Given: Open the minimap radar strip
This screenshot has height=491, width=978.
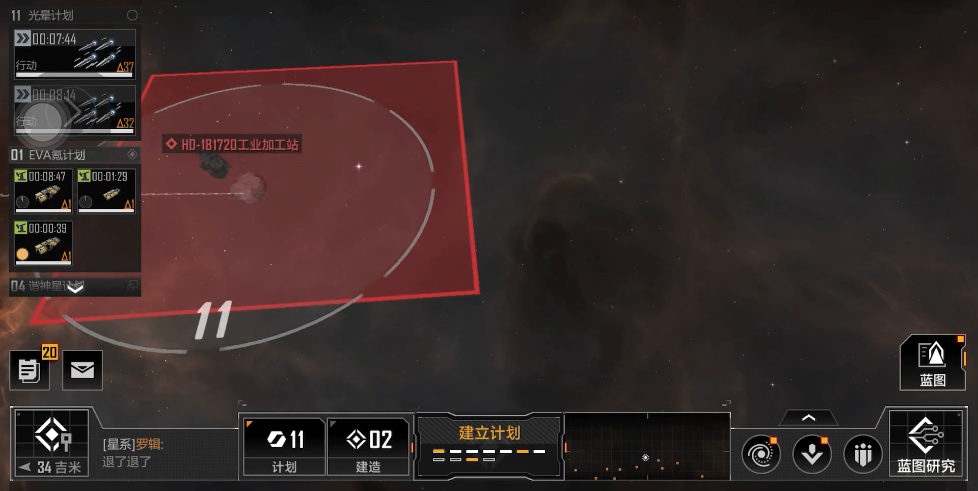Looking at the screenshot, I should pyautogui.click(x=646, y=445).
